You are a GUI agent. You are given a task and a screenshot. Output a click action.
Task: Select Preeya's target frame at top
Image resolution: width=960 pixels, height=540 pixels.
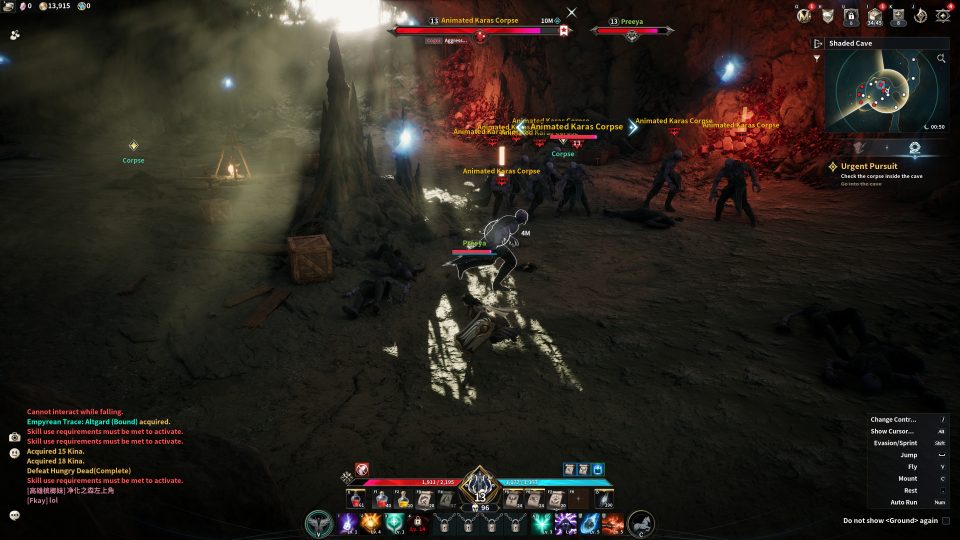coord(630,30)
